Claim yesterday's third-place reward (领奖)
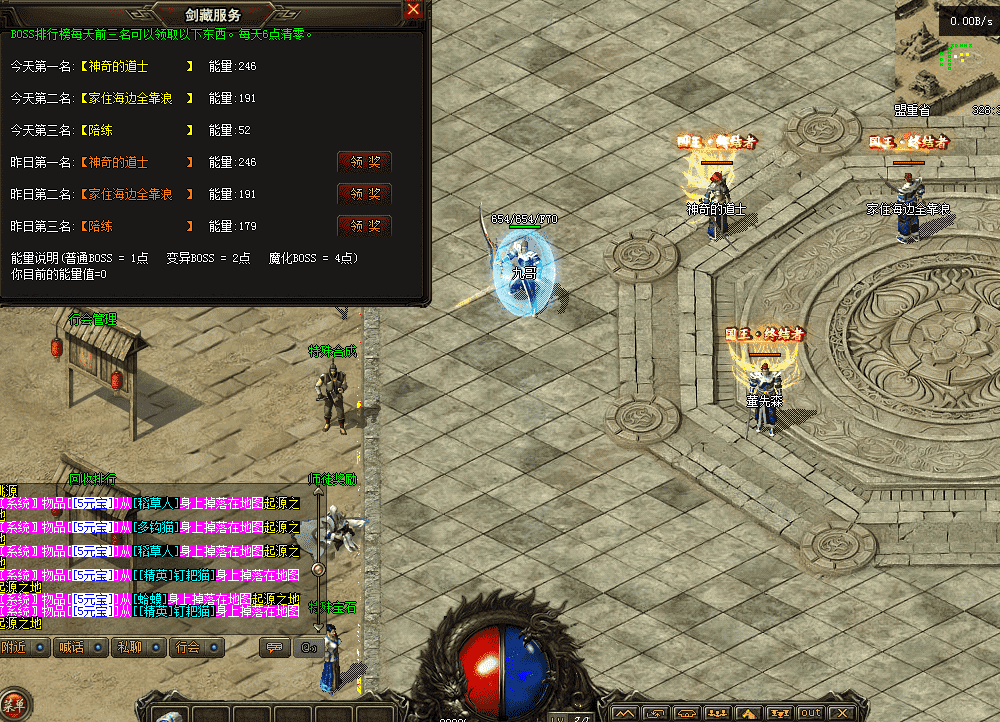Viewport: 1000px width, 722px height. (364, 226)
